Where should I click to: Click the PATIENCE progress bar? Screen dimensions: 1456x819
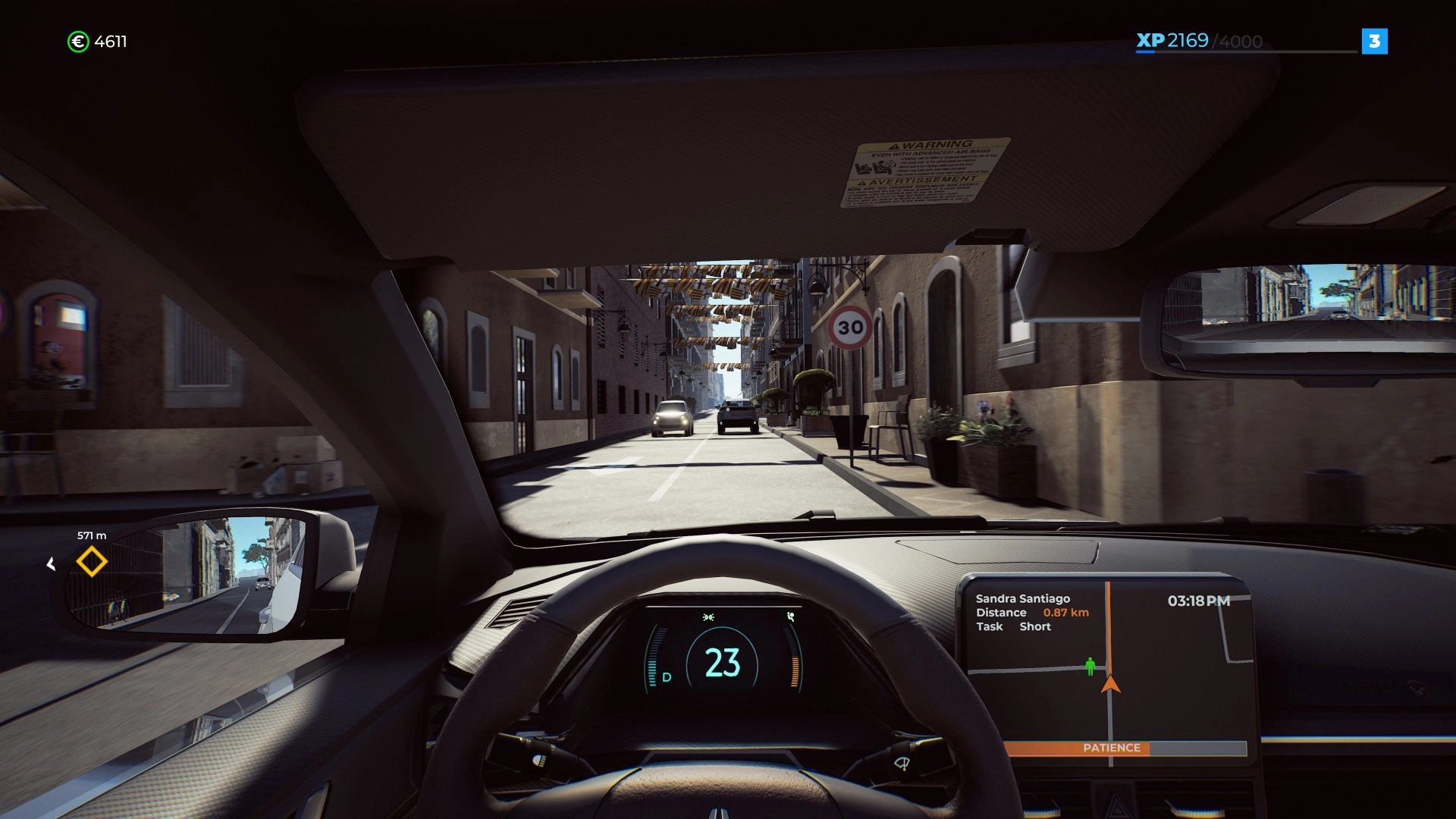(x=1112, y=747)
